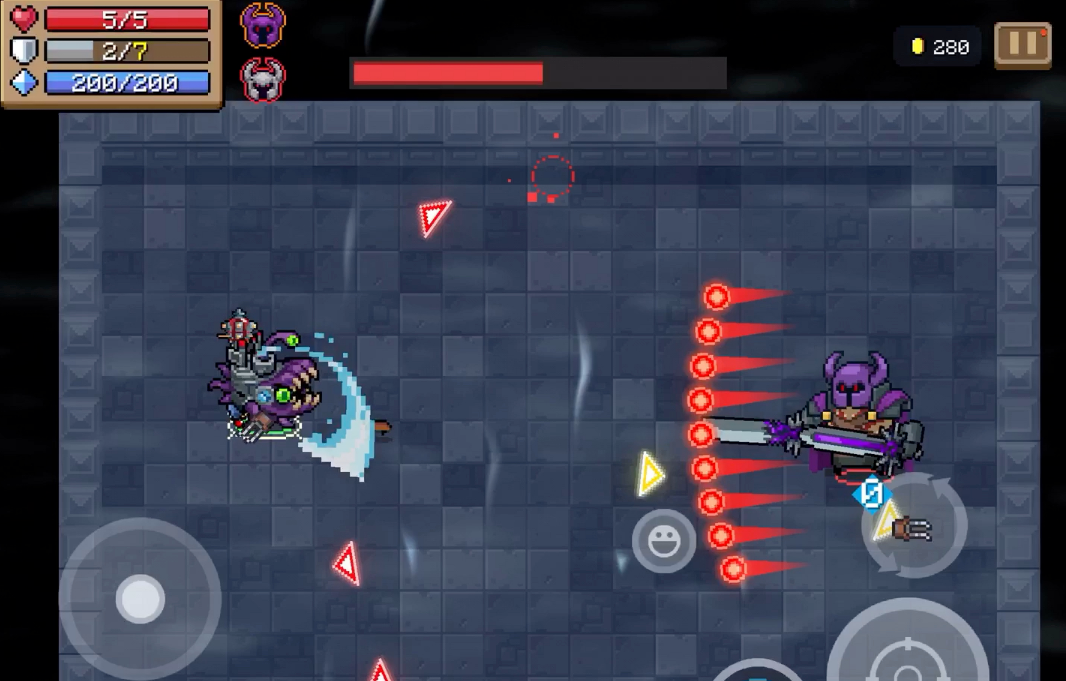Select the purple horned helmet boss icon
The image size is (1066, 681).
point(263,26)
